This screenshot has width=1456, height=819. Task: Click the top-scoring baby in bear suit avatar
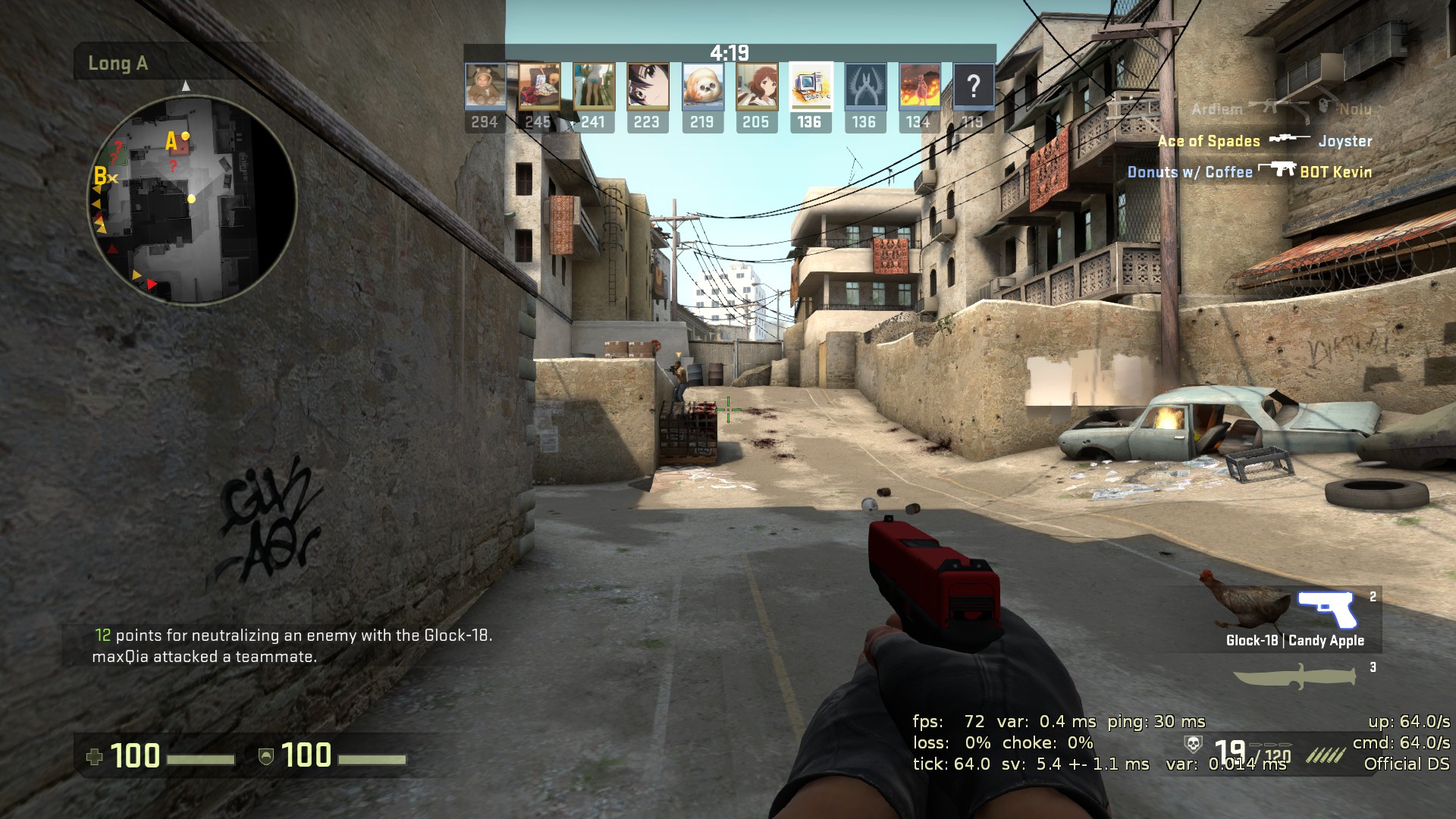[485, 86]
